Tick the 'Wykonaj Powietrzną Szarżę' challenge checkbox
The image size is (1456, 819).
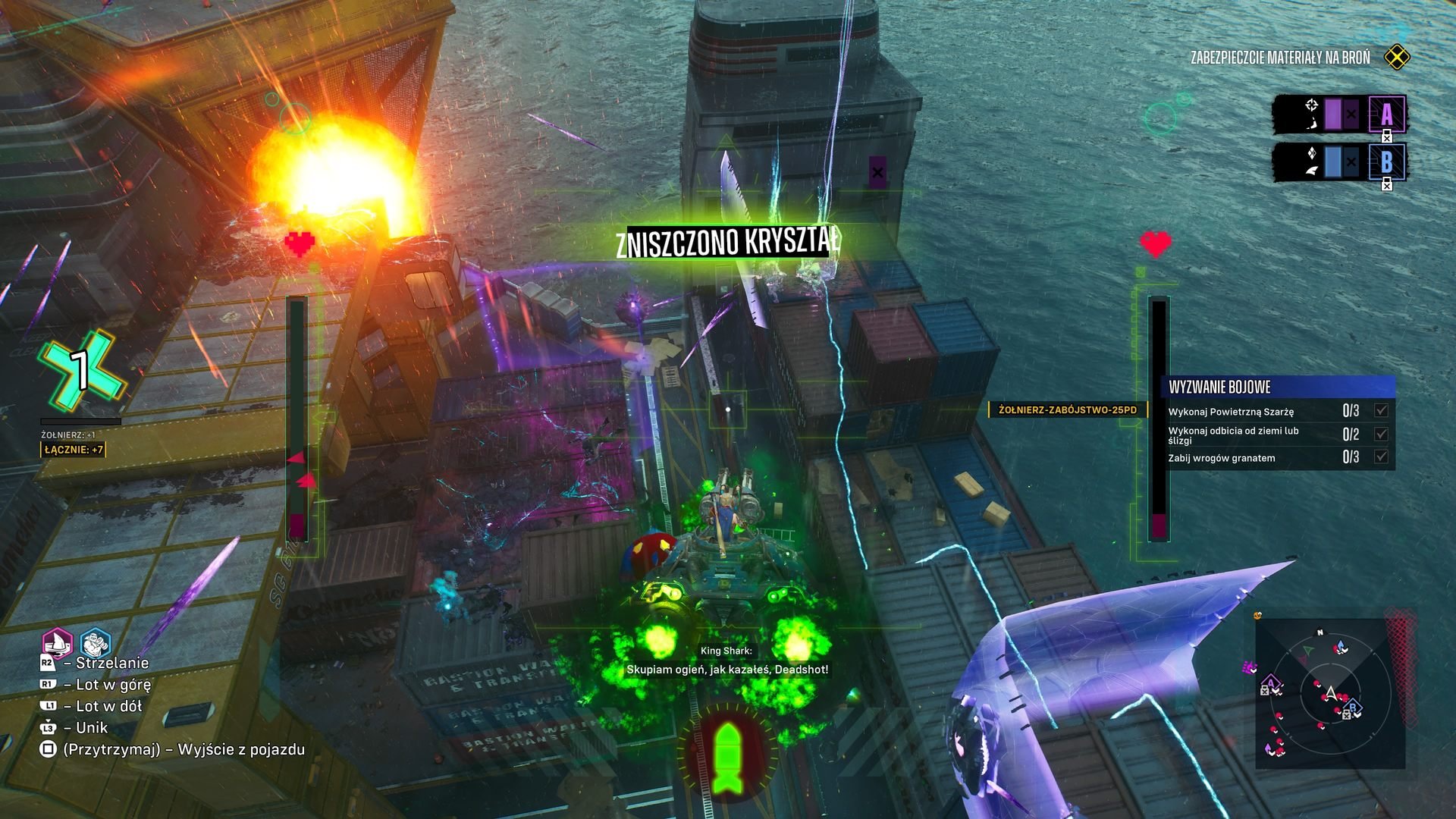tap(1381, 411)
